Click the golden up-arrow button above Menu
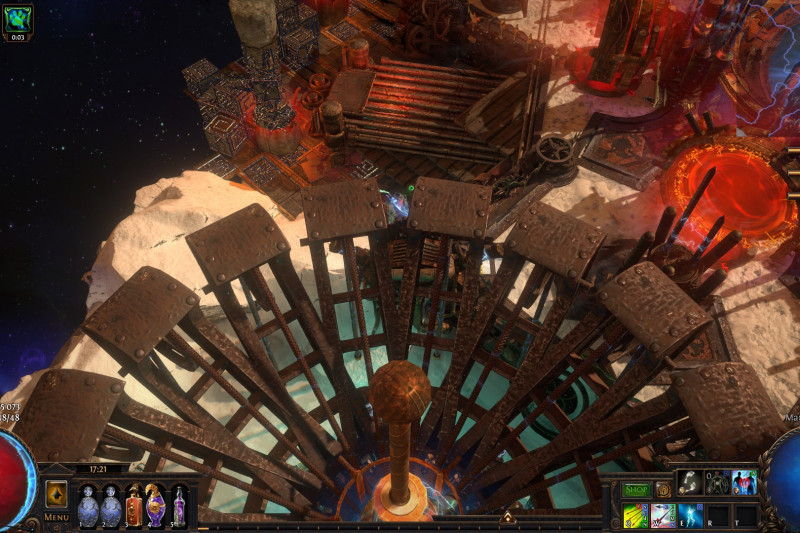Image resolution: width=800 pixels, height=533 pixels. coord(56,494)
